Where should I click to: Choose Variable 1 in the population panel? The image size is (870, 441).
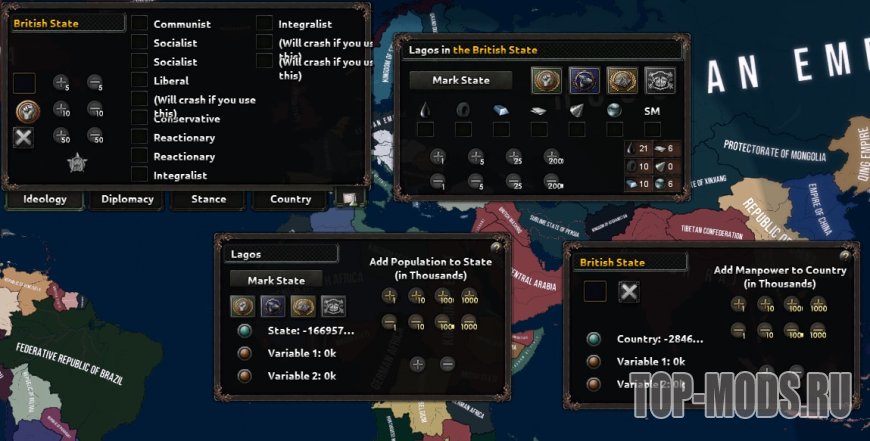click(244, 353)
